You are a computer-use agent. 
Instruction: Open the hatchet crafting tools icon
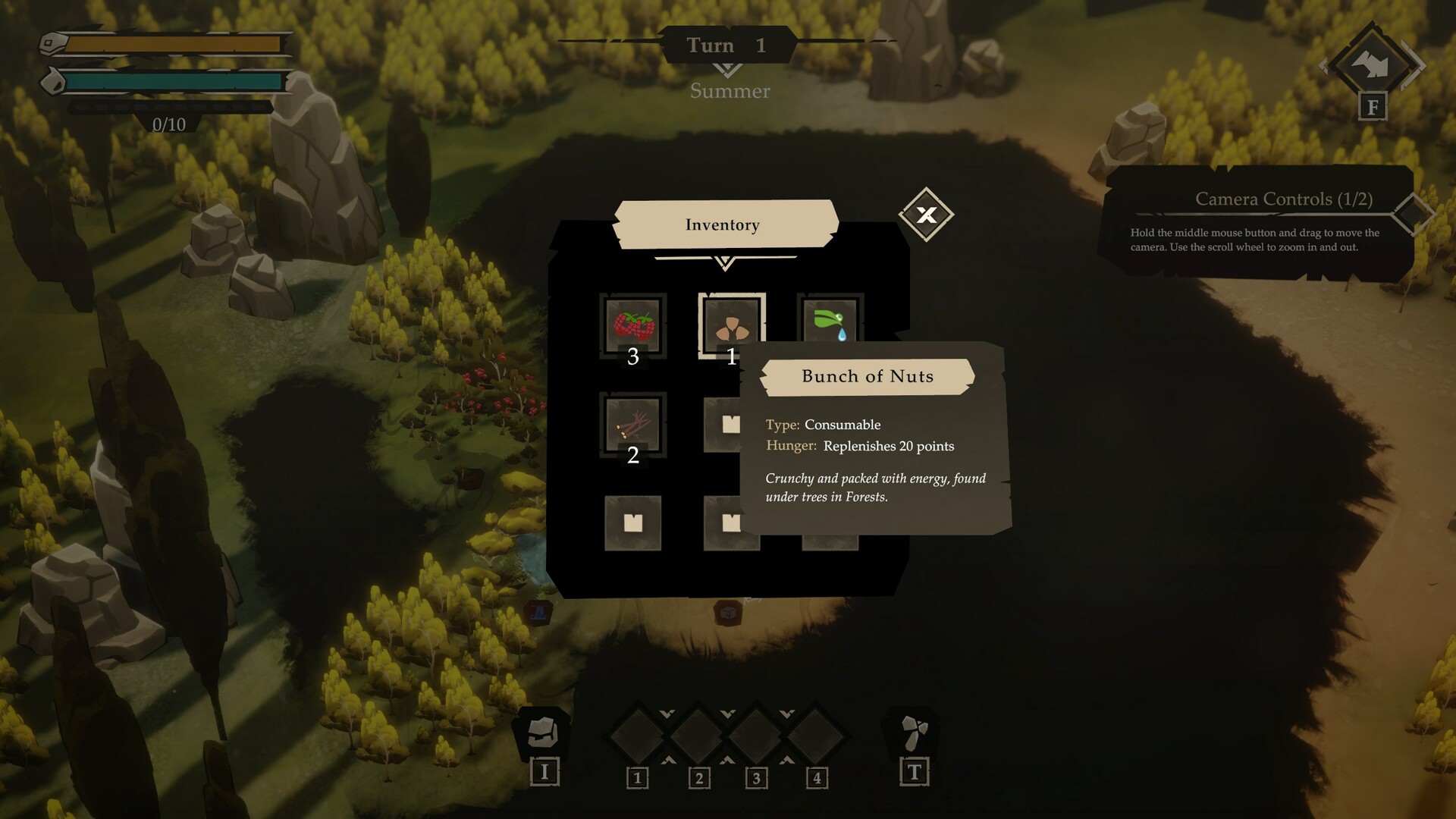click(915, 732)
